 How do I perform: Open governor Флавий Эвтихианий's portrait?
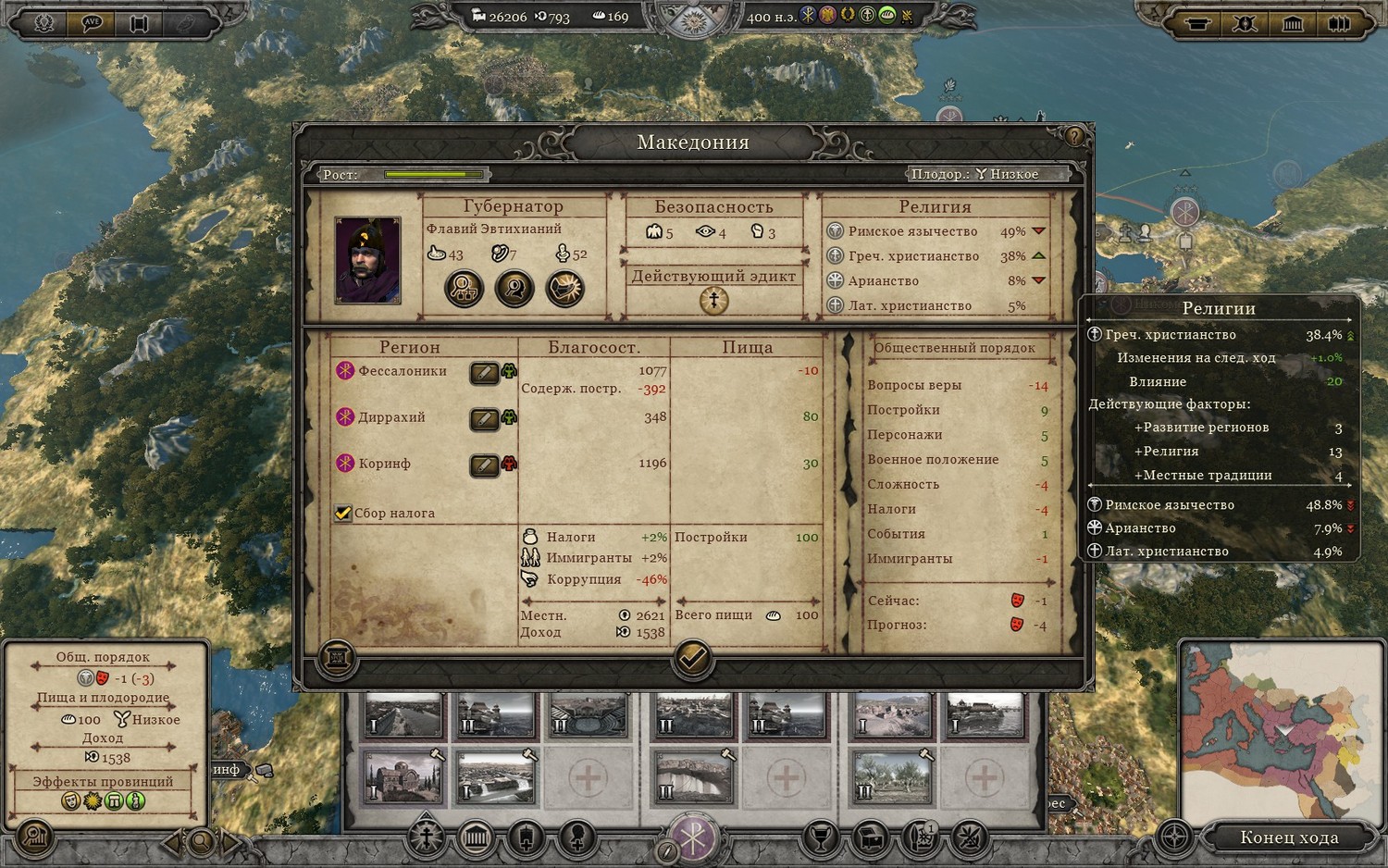[x=367, y=261]
